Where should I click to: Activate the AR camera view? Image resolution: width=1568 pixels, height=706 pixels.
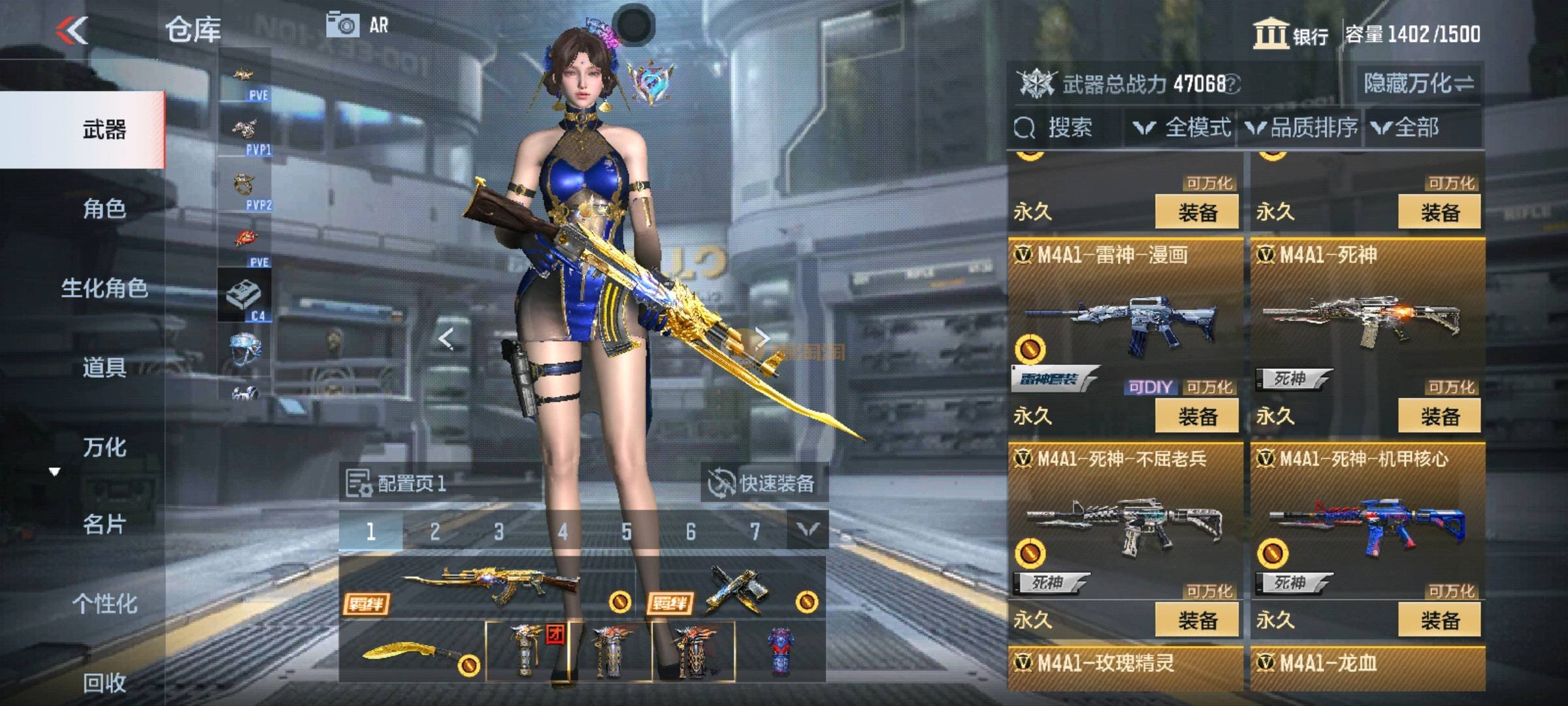[x=357, y=25]
